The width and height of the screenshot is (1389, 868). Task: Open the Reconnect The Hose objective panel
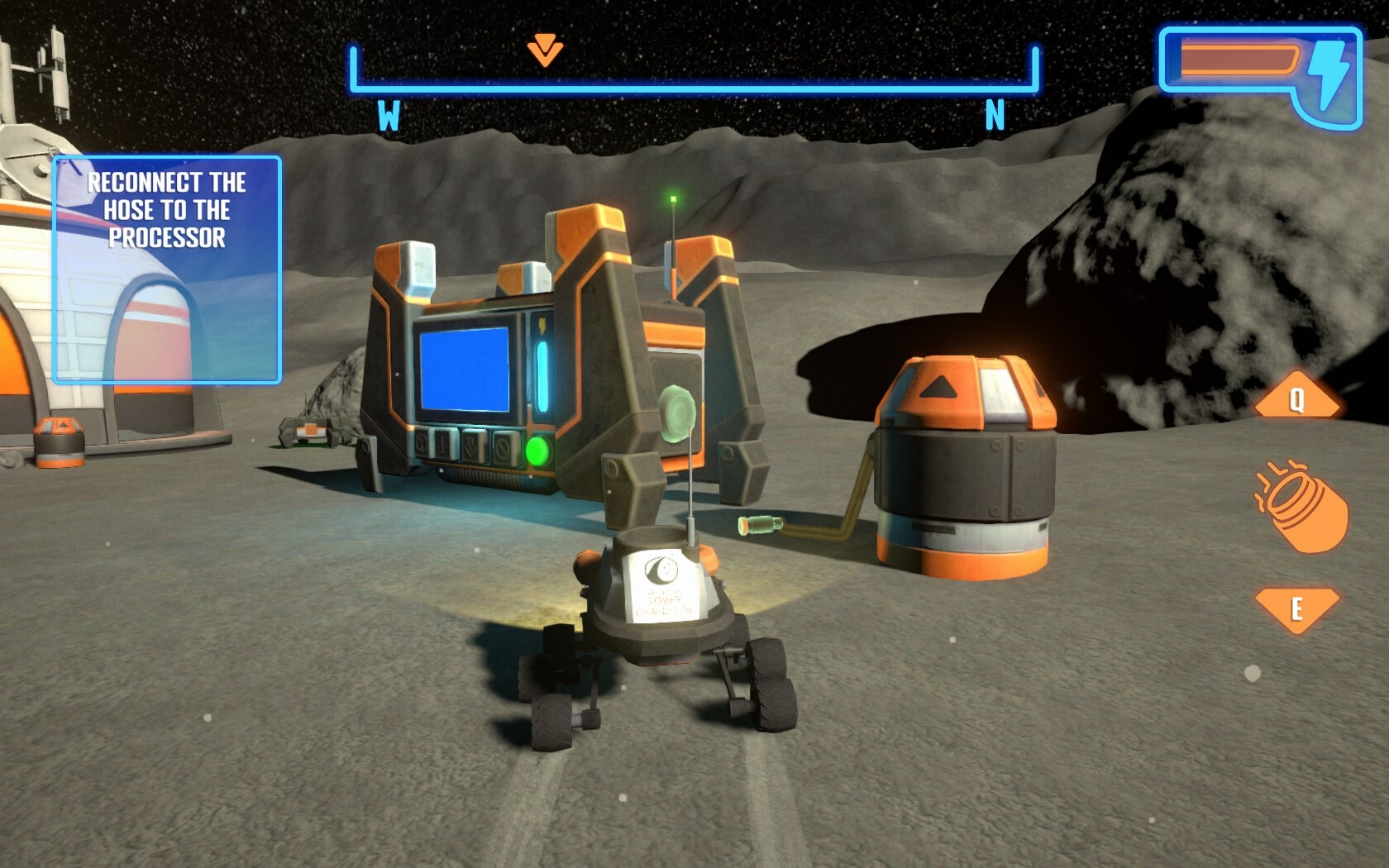click(x=165, y=269)
